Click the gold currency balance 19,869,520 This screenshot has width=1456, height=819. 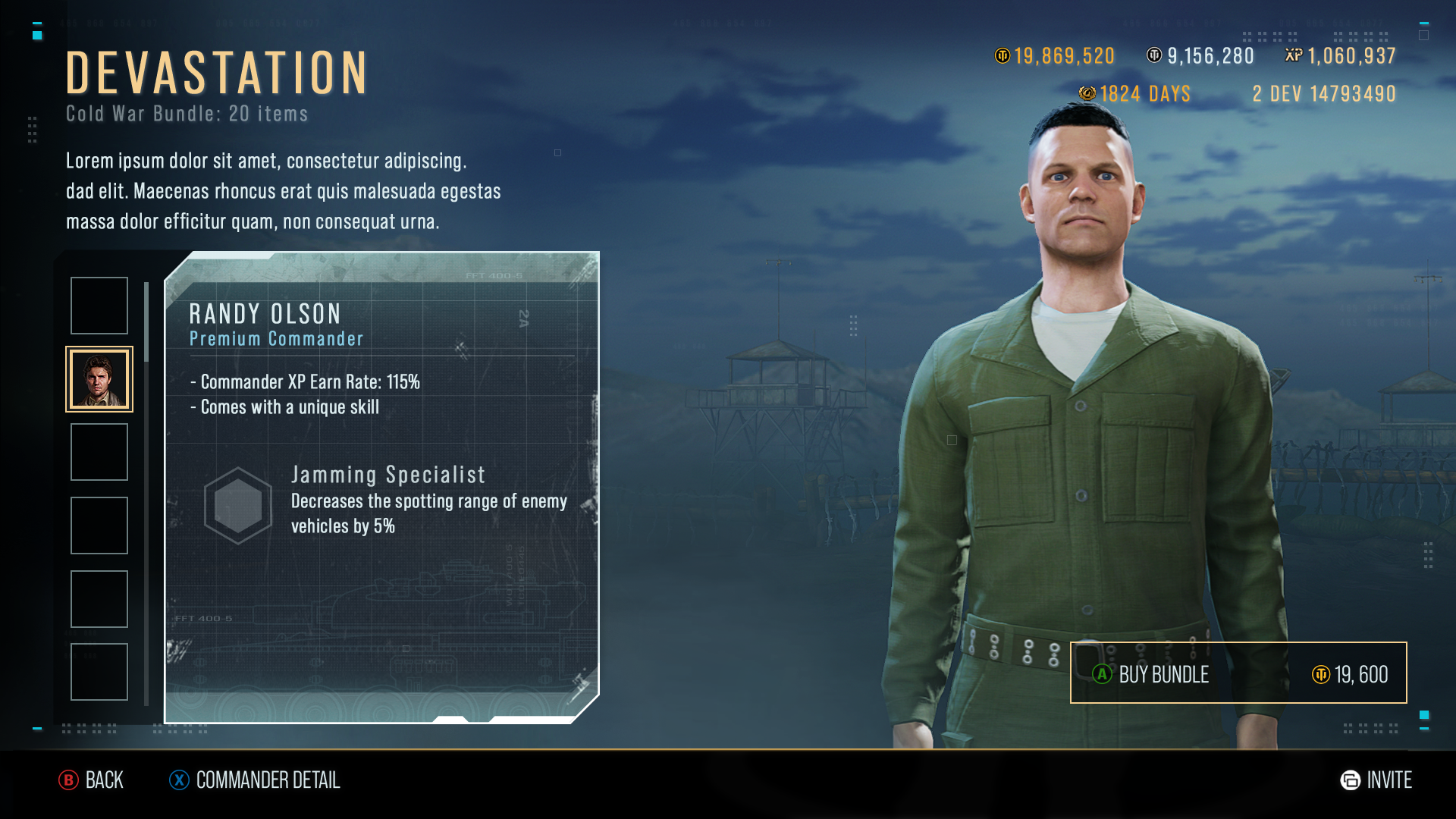[x=1055, y=56]
